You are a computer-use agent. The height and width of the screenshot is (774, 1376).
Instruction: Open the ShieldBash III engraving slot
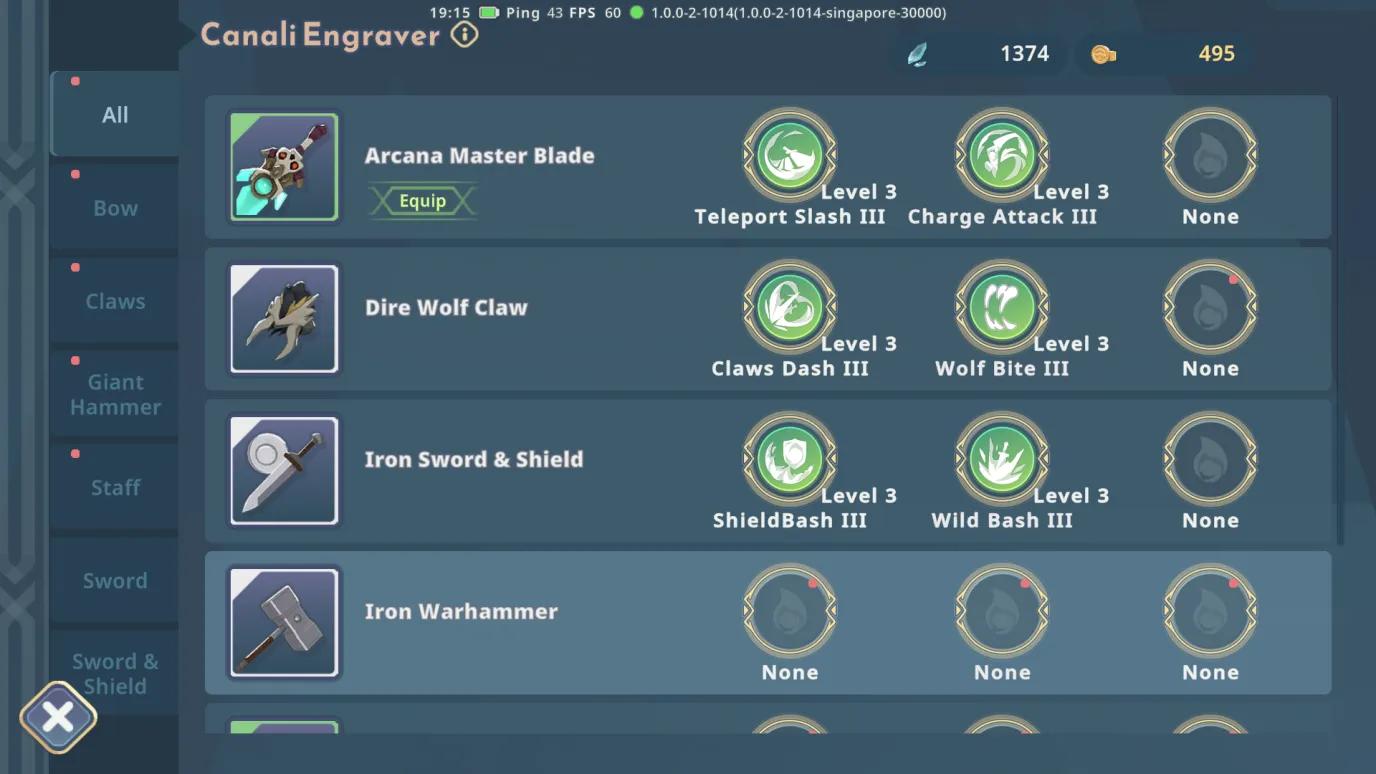point(790,460)
